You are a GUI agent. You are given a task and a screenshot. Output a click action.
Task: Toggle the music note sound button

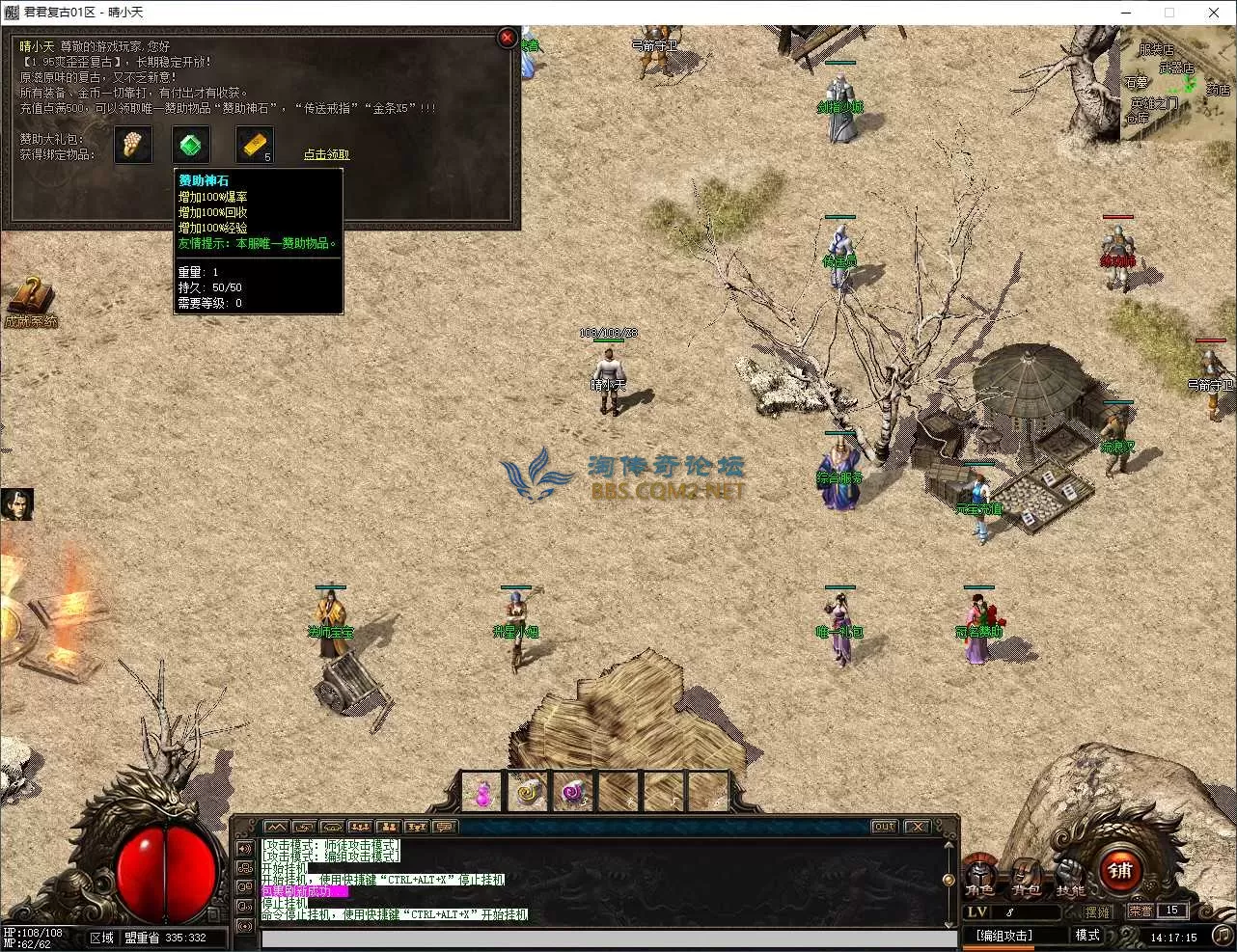[x=1221, y=935]
